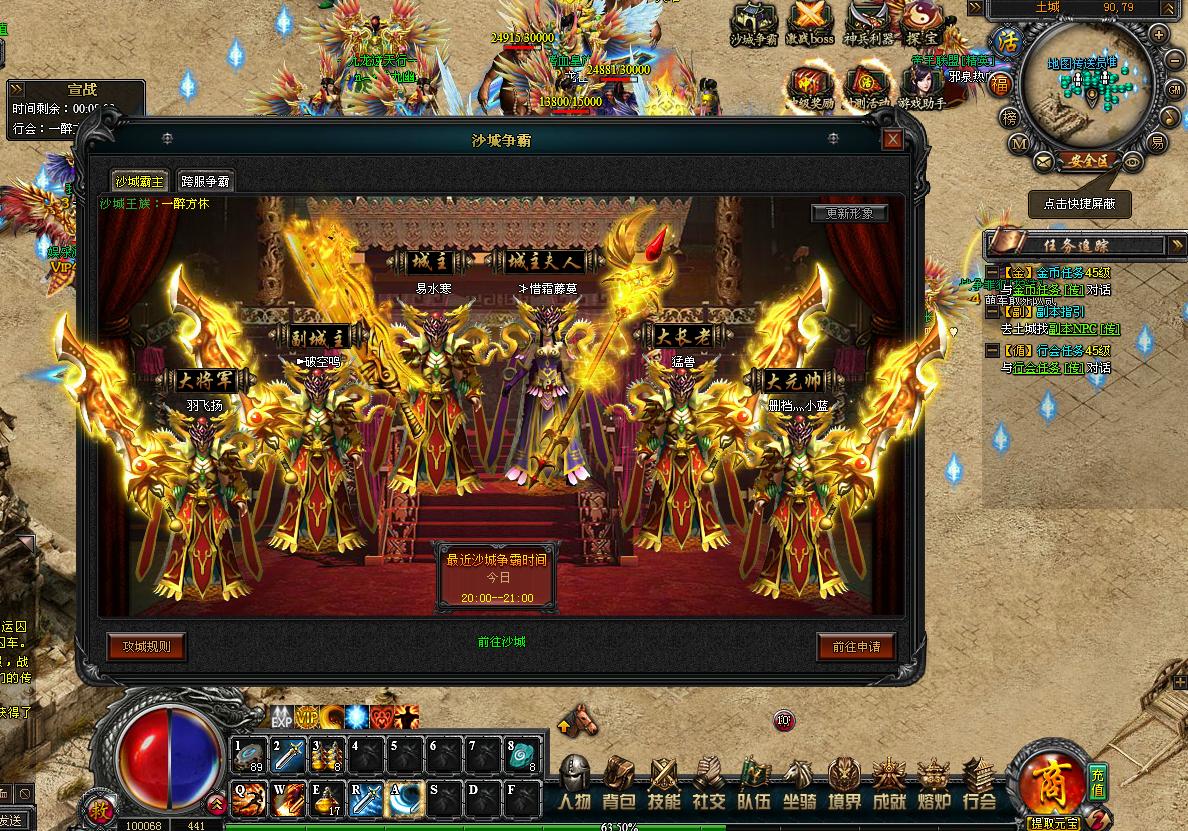Collapse the 任务追踪 quest tracker panel
Viewport: 1188px width, 831px height.
pos(1175,244)
